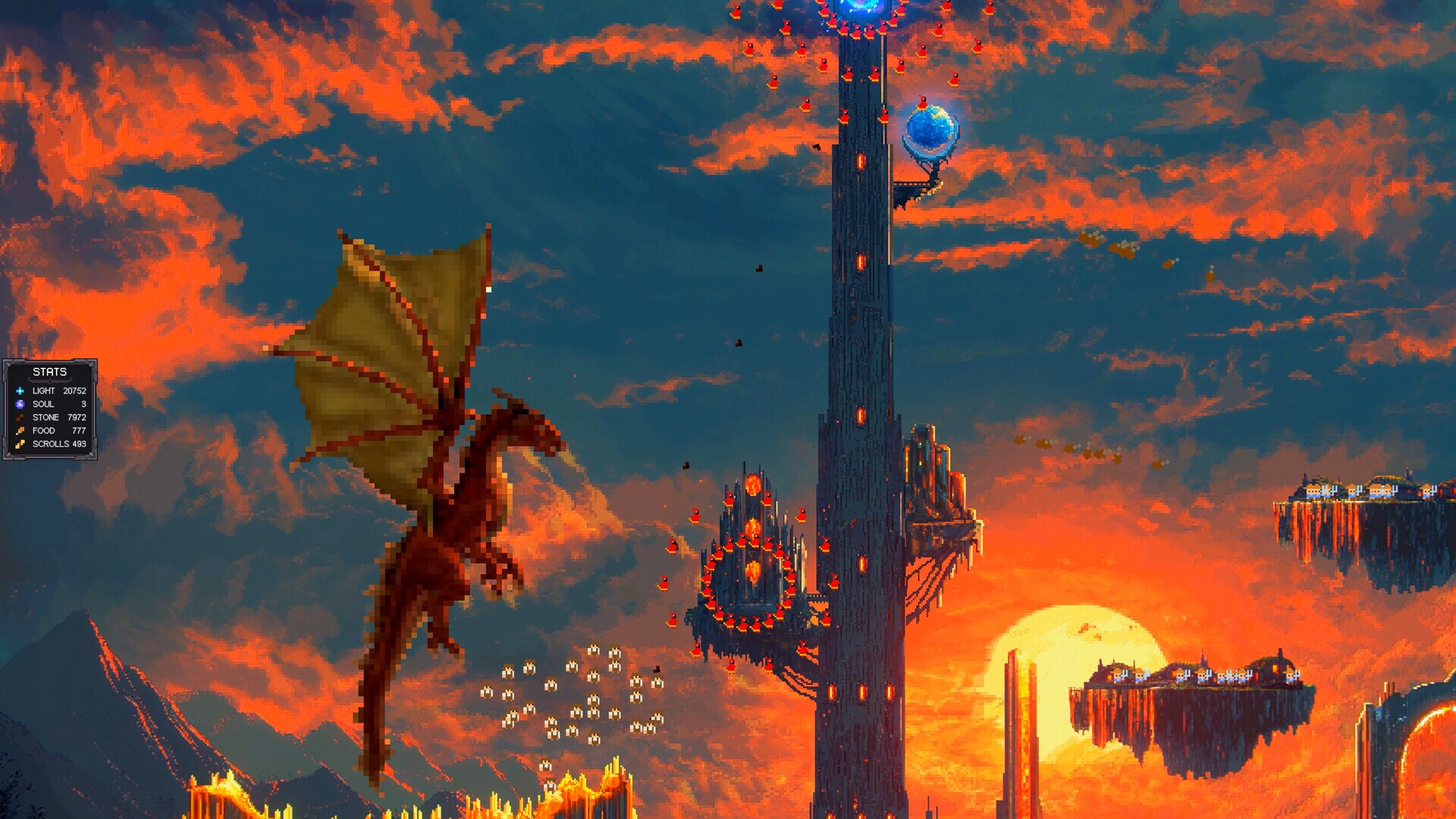This screenshot has width=1456, height=819.
Task: Click the STONE 7972 counter
Action: click(77, 417)
